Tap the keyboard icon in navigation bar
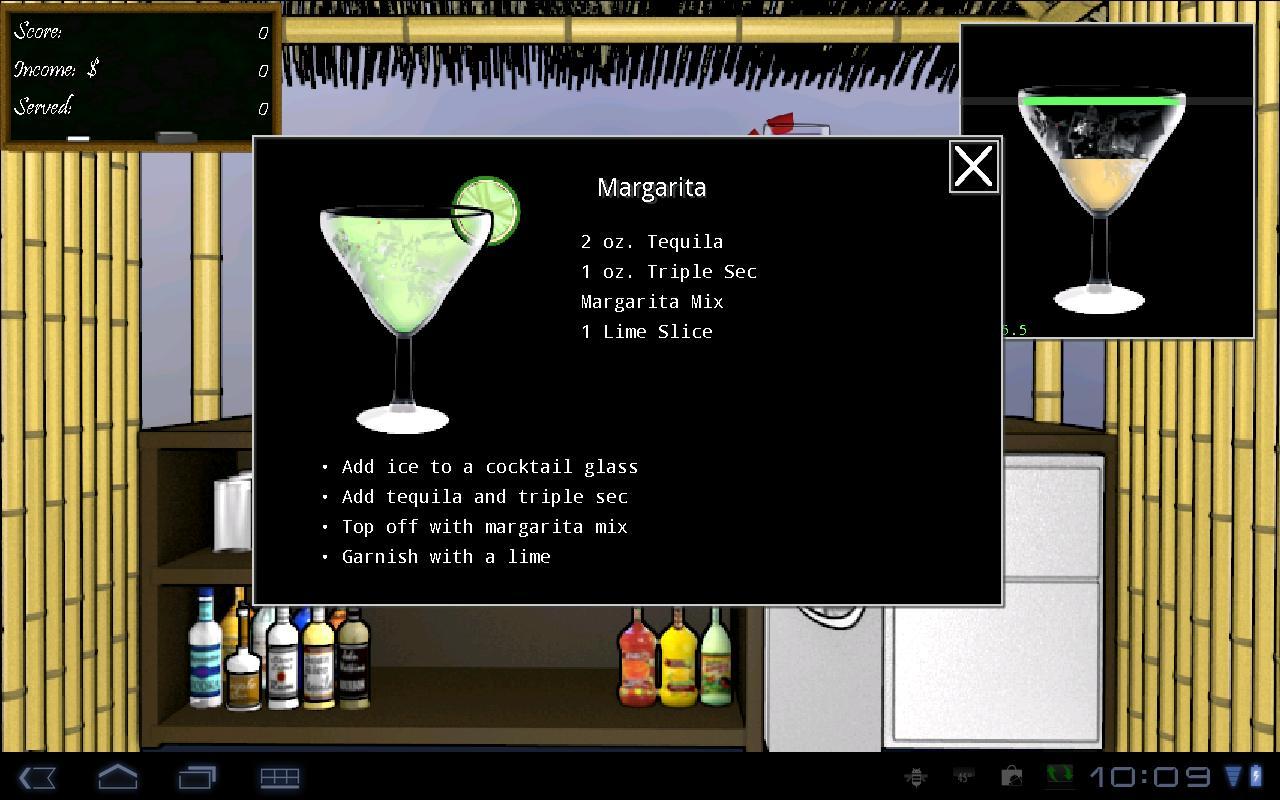 point(280,778)
